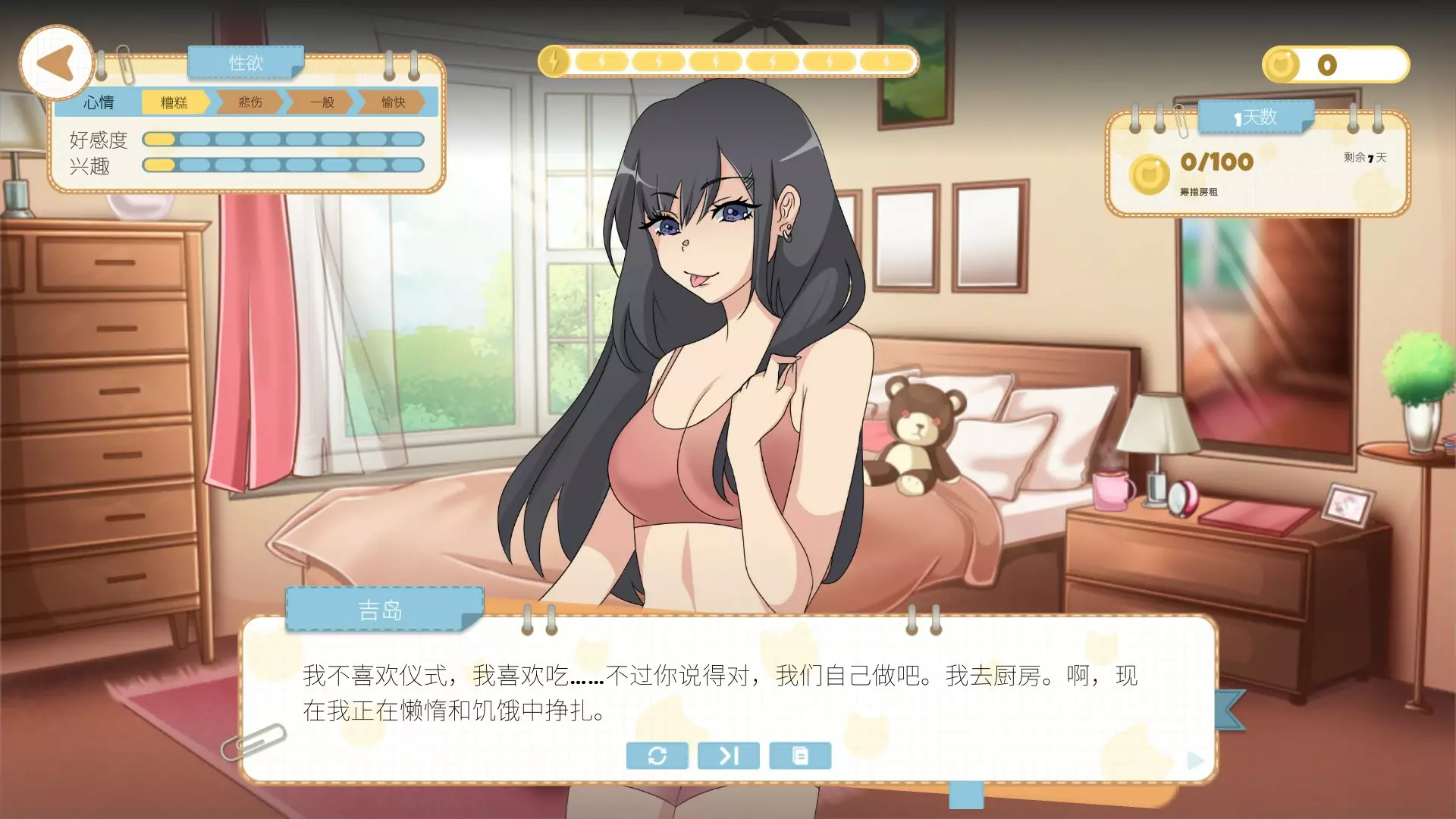The width and height of the screenshot is (1456, 819).
Task: Click the gold coin currency icon
Action: tap(1282, 65)
